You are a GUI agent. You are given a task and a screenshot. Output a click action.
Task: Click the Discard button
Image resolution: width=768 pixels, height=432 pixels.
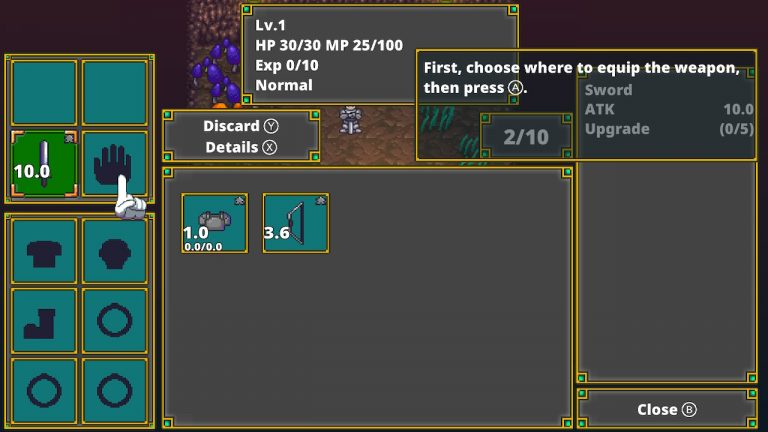[x=241, y=126]
